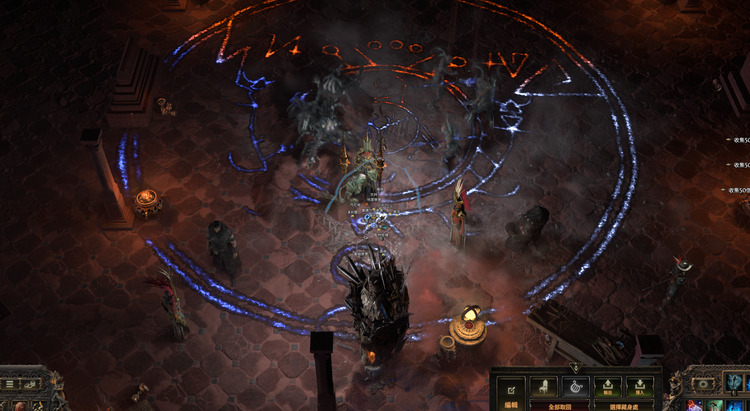Click the eye icon on skill bar

(x=705, y=384)
